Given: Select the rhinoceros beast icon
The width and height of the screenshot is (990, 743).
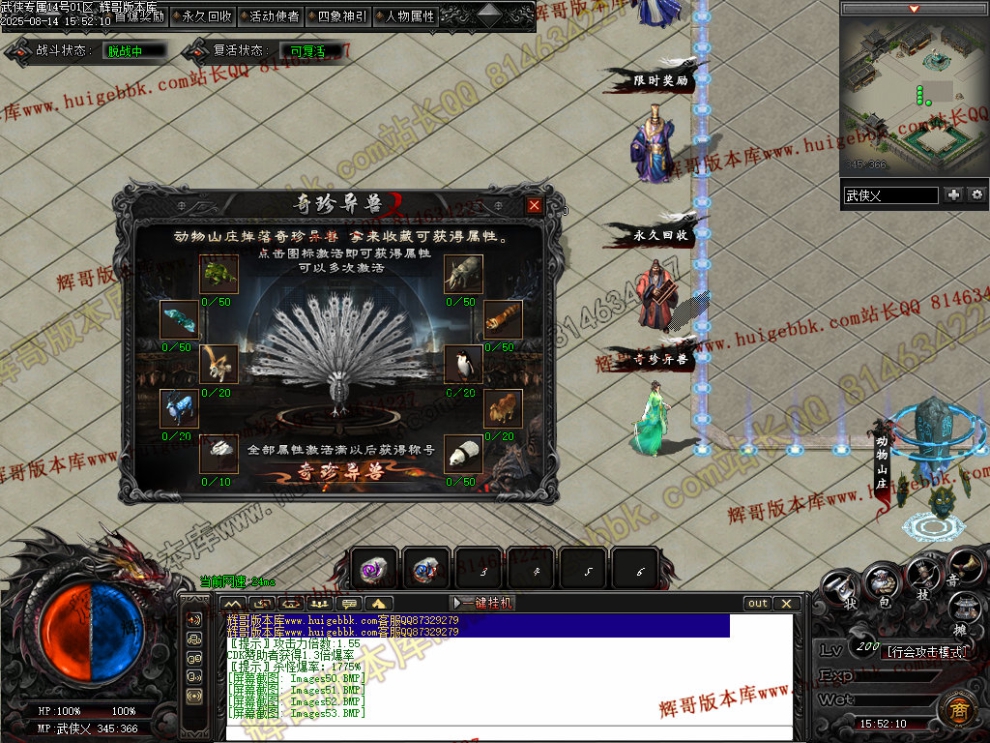Looking at the screenshot, I should pos(463,273).
